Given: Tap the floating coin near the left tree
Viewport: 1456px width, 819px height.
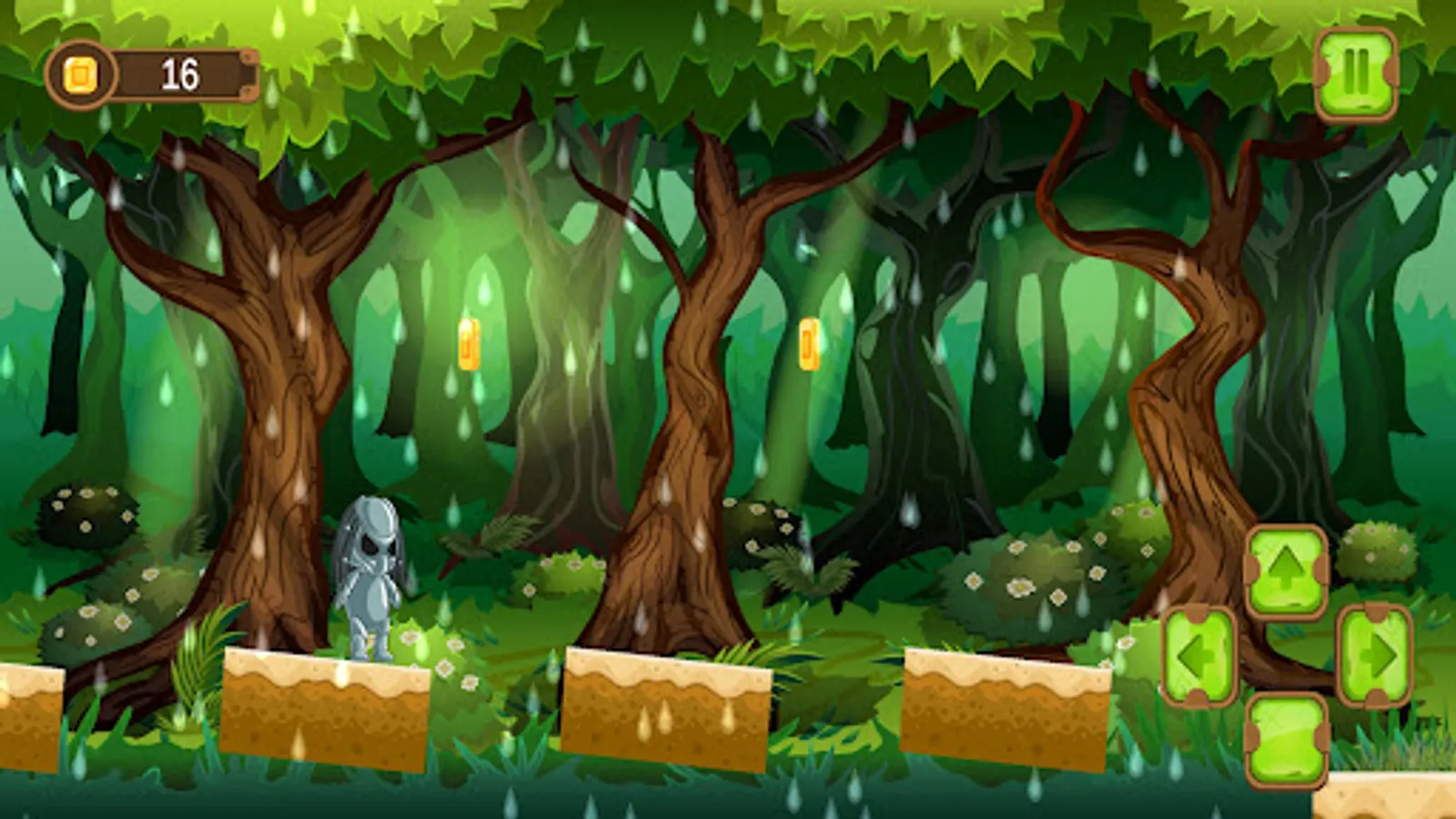Looking at the screenshot, I should [470, 345].
